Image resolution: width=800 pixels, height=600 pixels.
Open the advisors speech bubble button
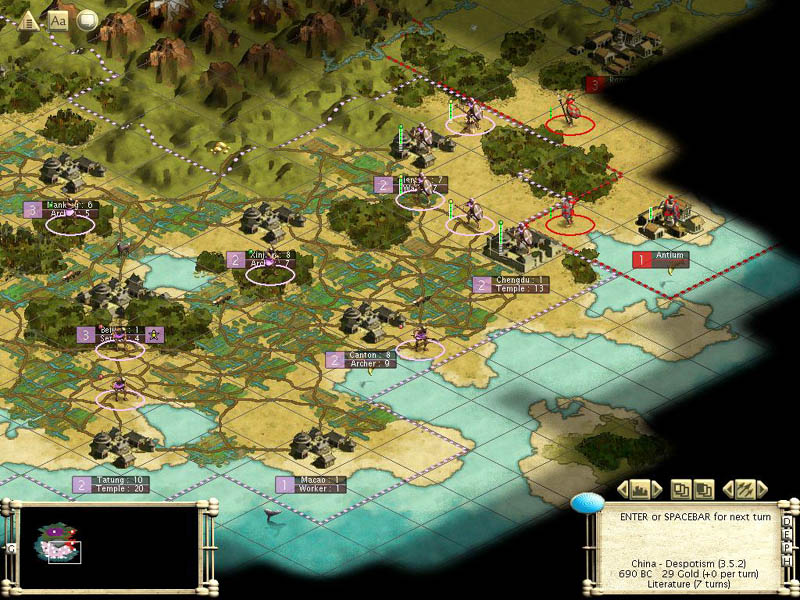point(87,19)
